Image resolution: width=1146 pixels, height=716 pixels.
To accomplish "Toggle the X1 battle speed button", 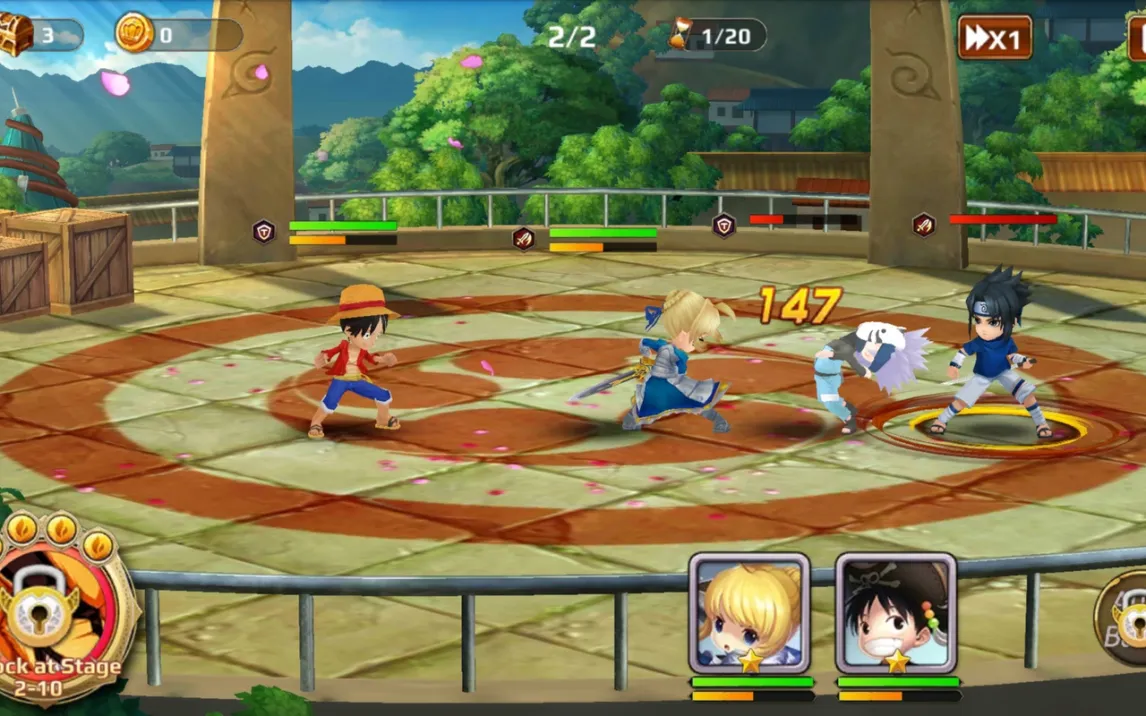I will (x=994, y=38).
